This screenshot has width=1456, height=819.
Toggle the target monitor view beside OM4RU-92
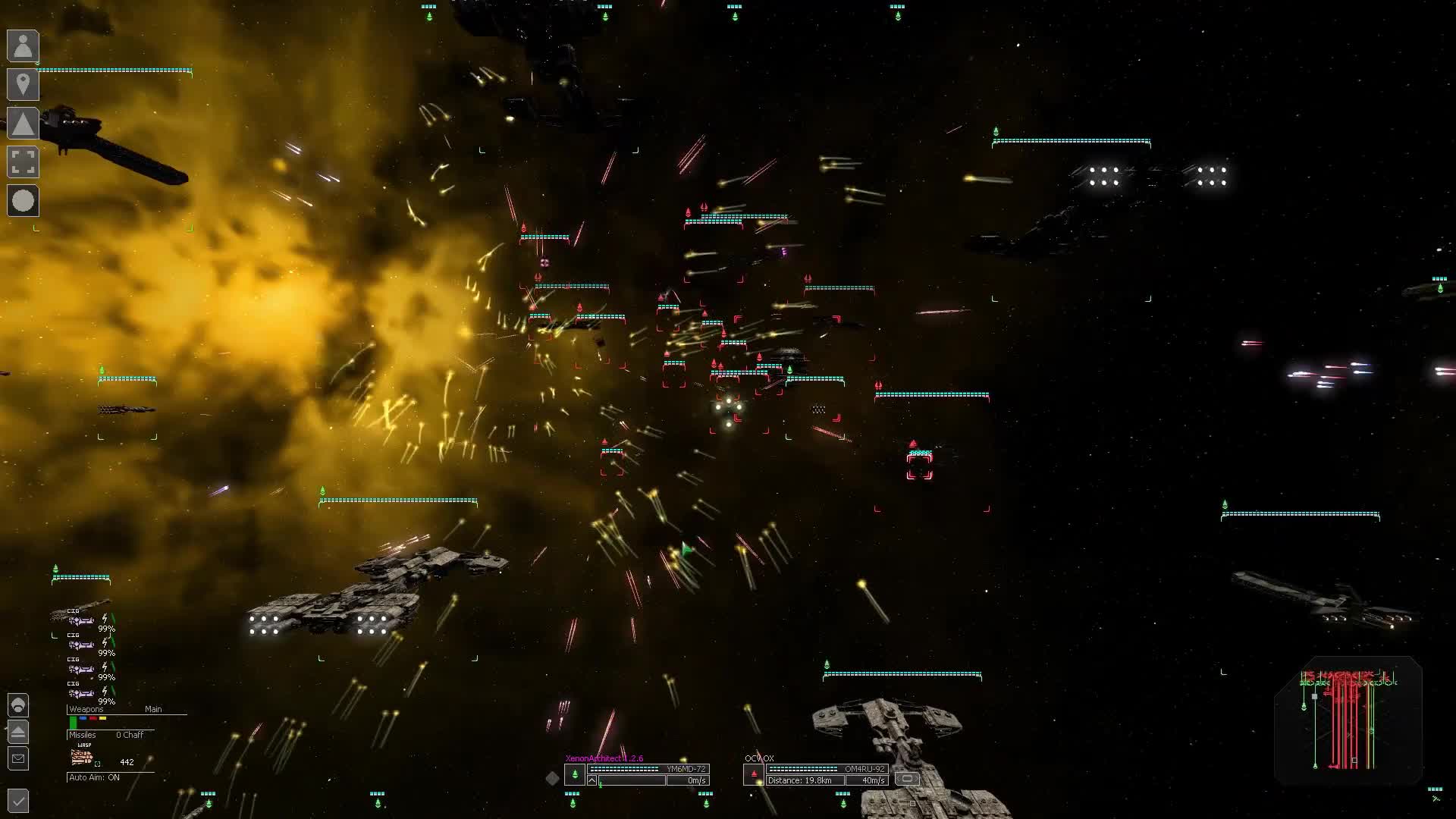click(907, 779)
